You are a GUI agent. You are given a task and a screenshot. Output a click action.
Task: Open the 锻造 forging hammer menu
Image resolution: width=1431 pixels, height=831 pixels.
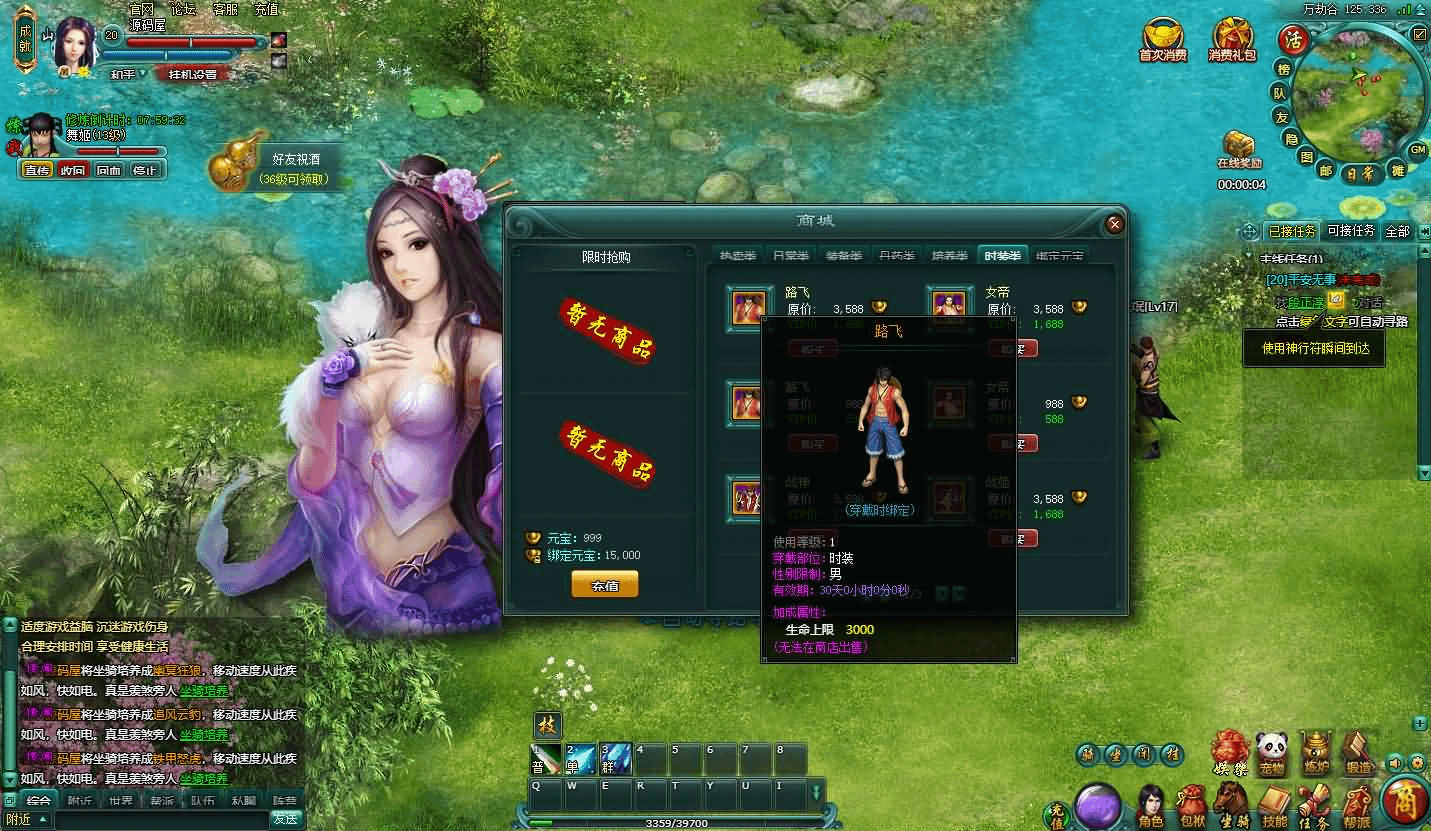coord(1357,750)
